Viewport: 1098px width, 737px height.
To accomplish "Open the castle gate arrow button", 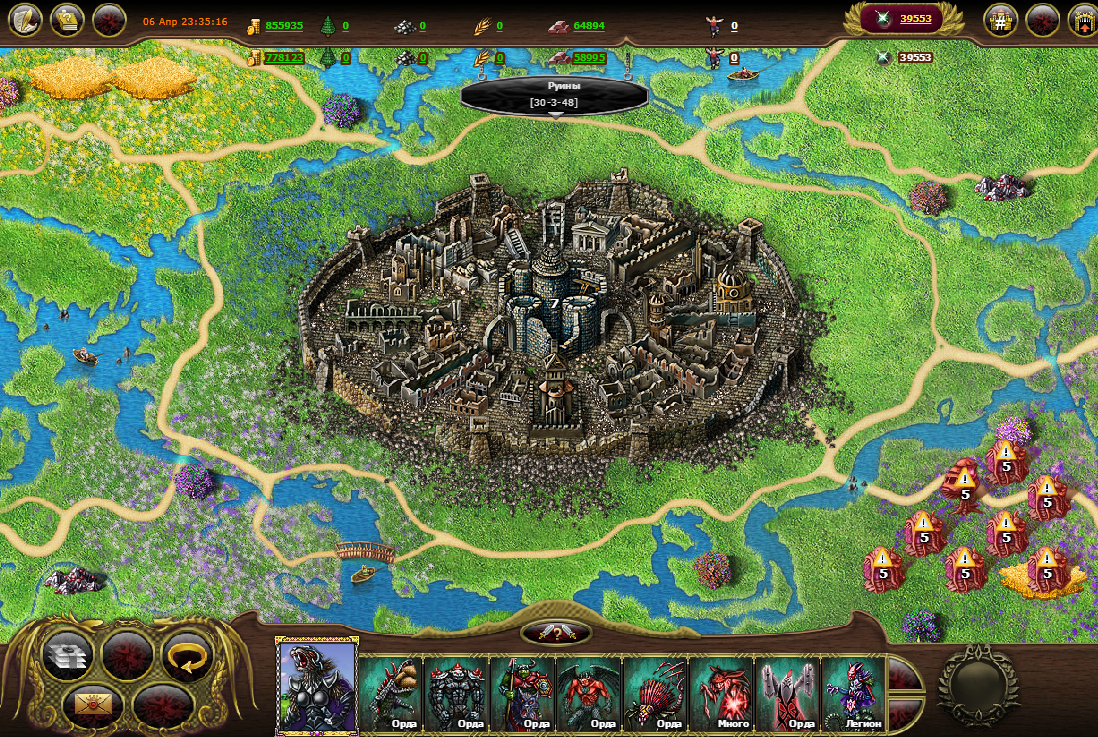I will [1082, 20].
